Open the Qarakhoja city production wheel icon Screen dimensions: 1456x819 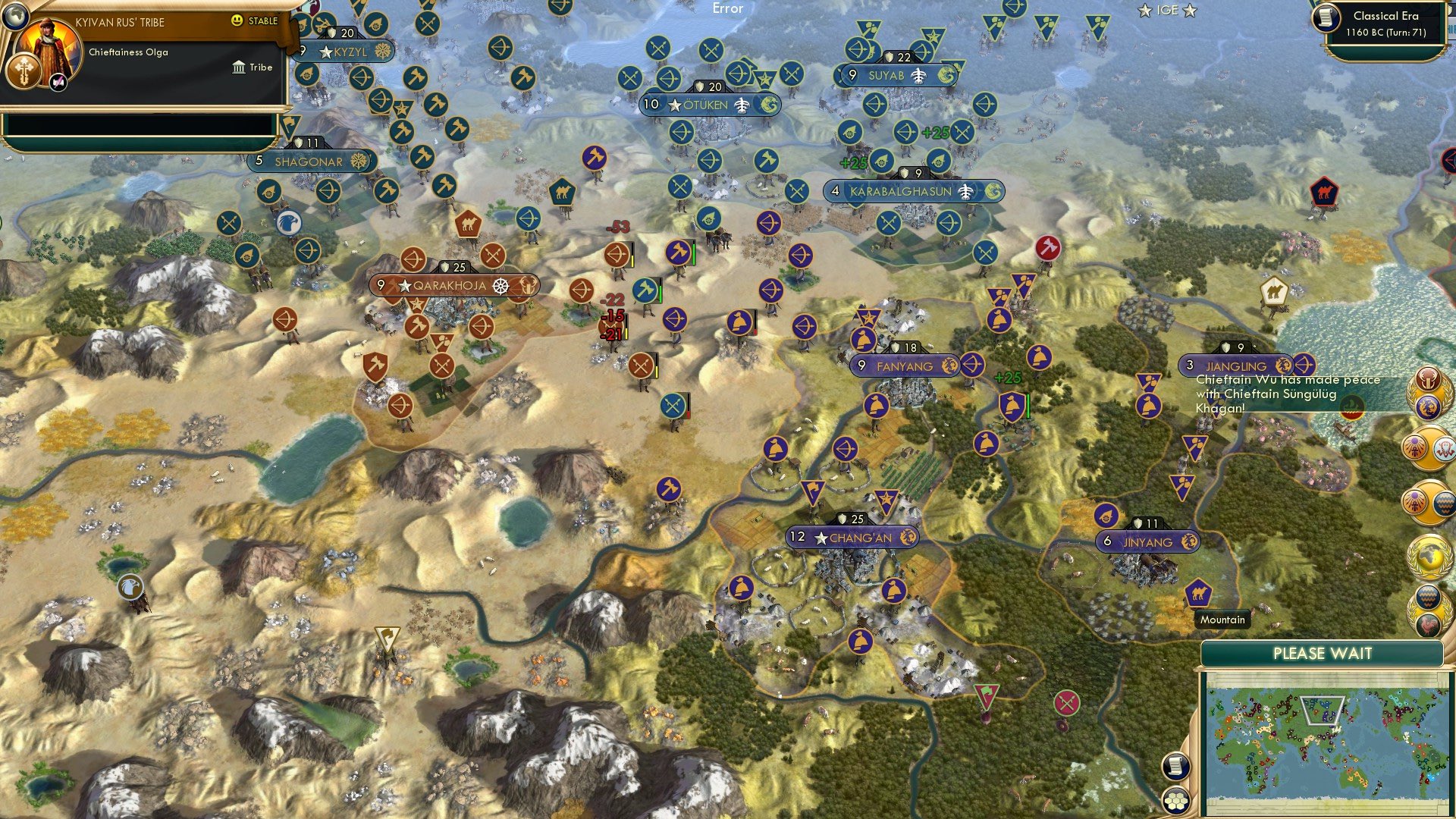[500, 287]
